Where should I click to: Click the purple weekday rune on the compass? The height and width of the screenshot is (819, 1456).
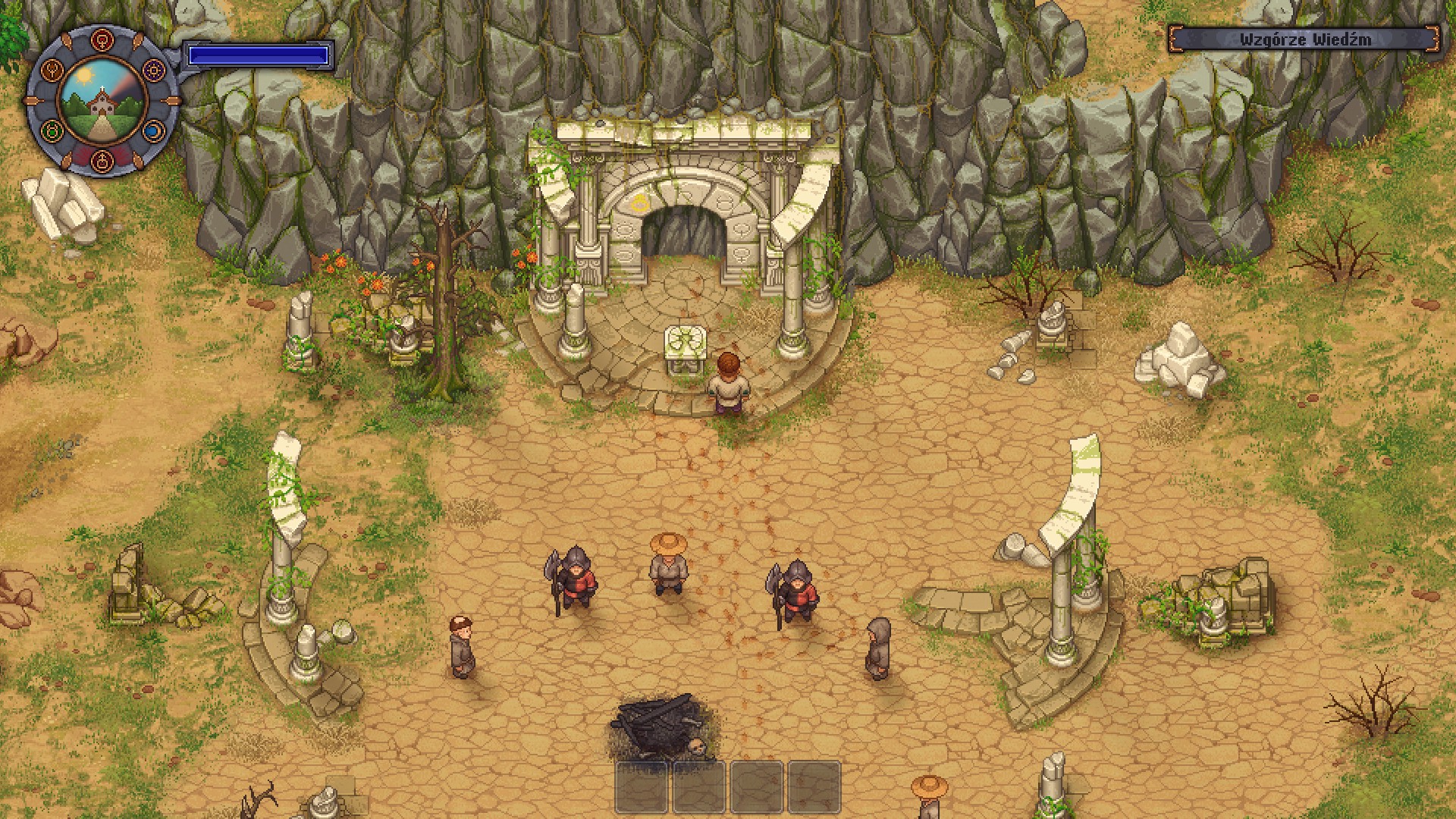[x=153, y=71]
